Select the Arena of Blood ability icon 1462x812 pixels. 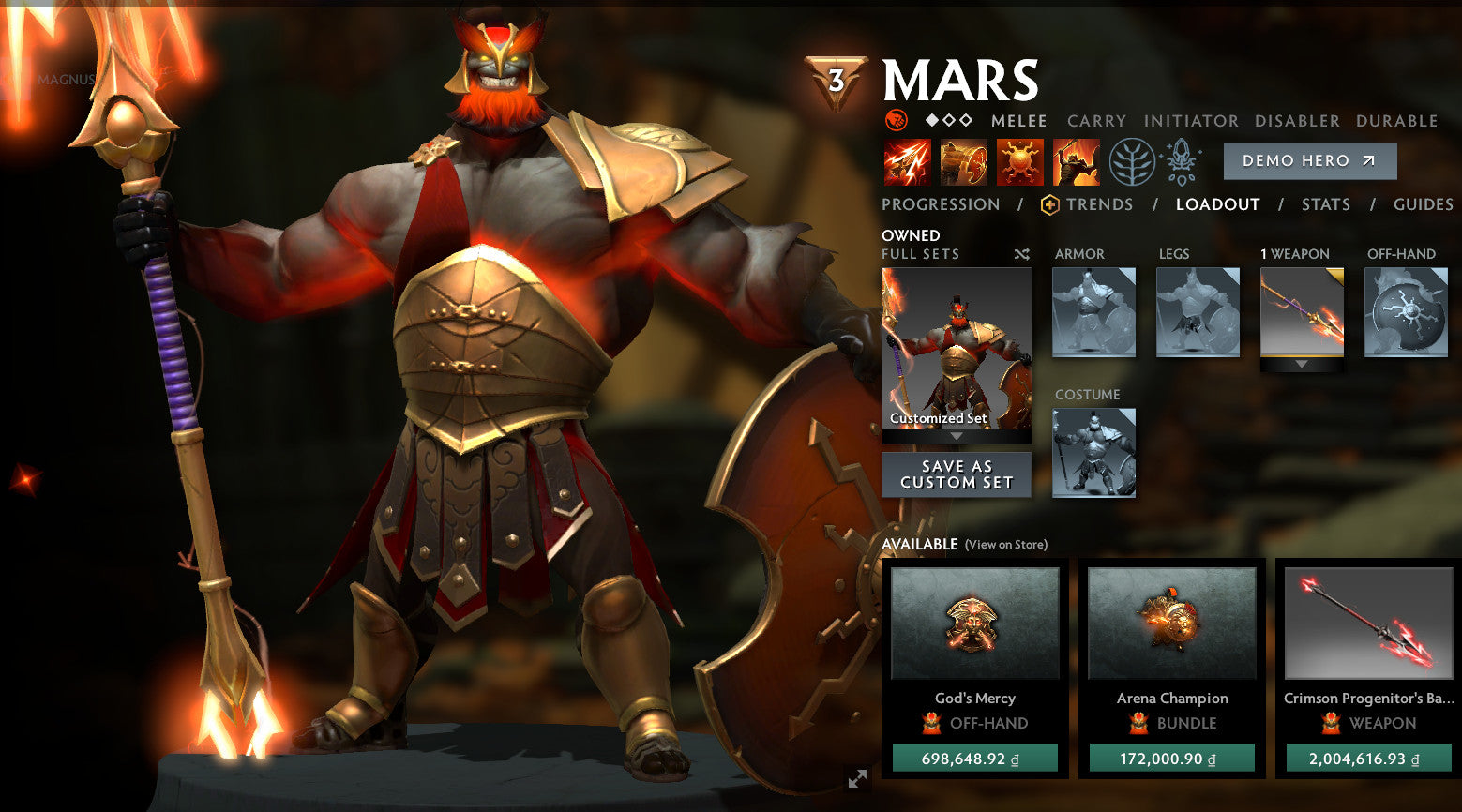coord(1077,160)
